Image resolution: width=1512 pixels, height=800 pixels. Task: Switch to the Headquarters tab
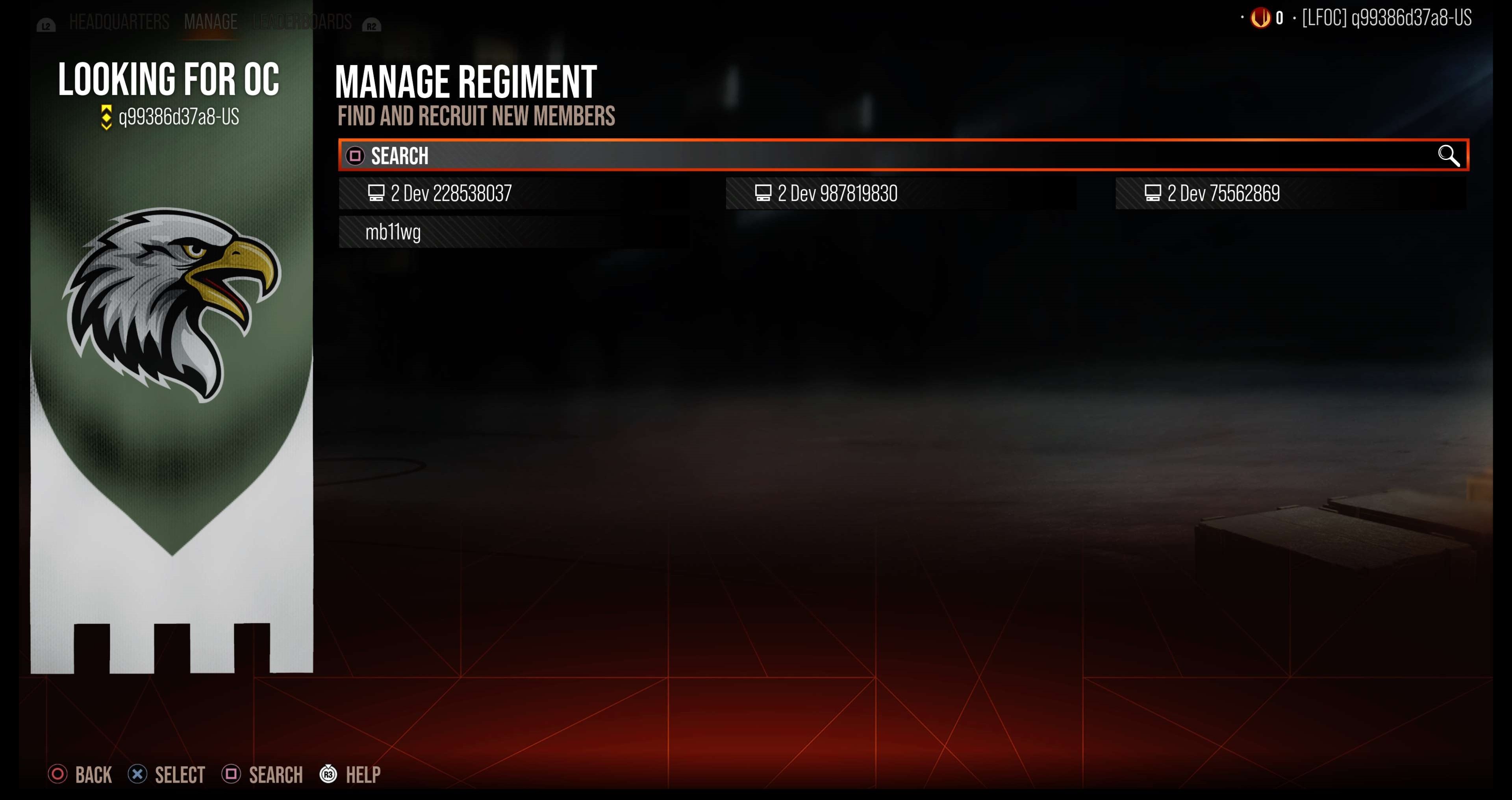(119, 22)
